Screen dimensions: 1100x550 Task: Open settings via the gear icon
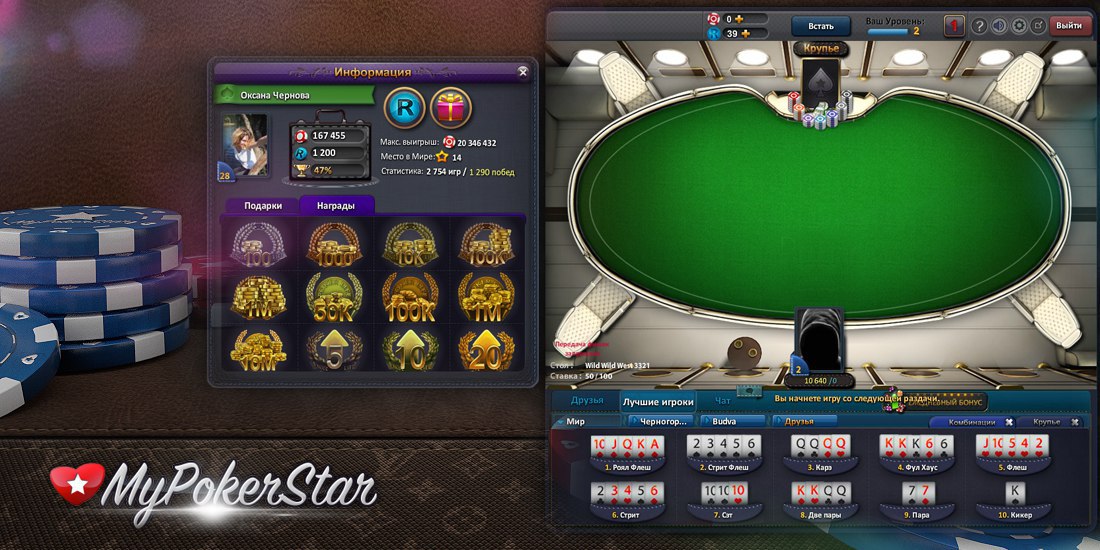pos(1018,26)
